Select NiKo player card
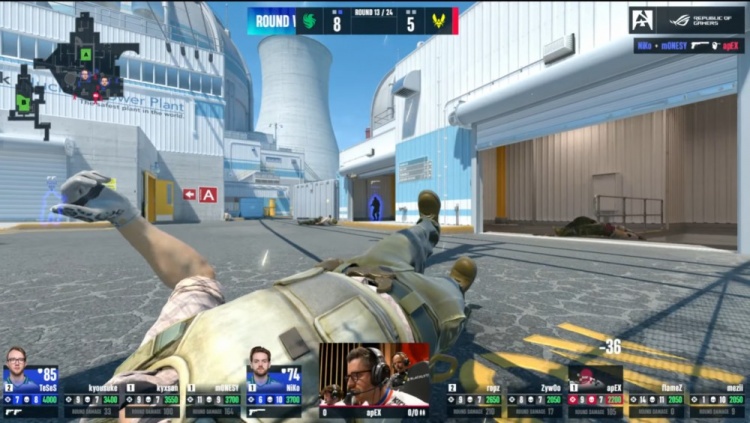 pyautogui.click(x=273, y=391)
